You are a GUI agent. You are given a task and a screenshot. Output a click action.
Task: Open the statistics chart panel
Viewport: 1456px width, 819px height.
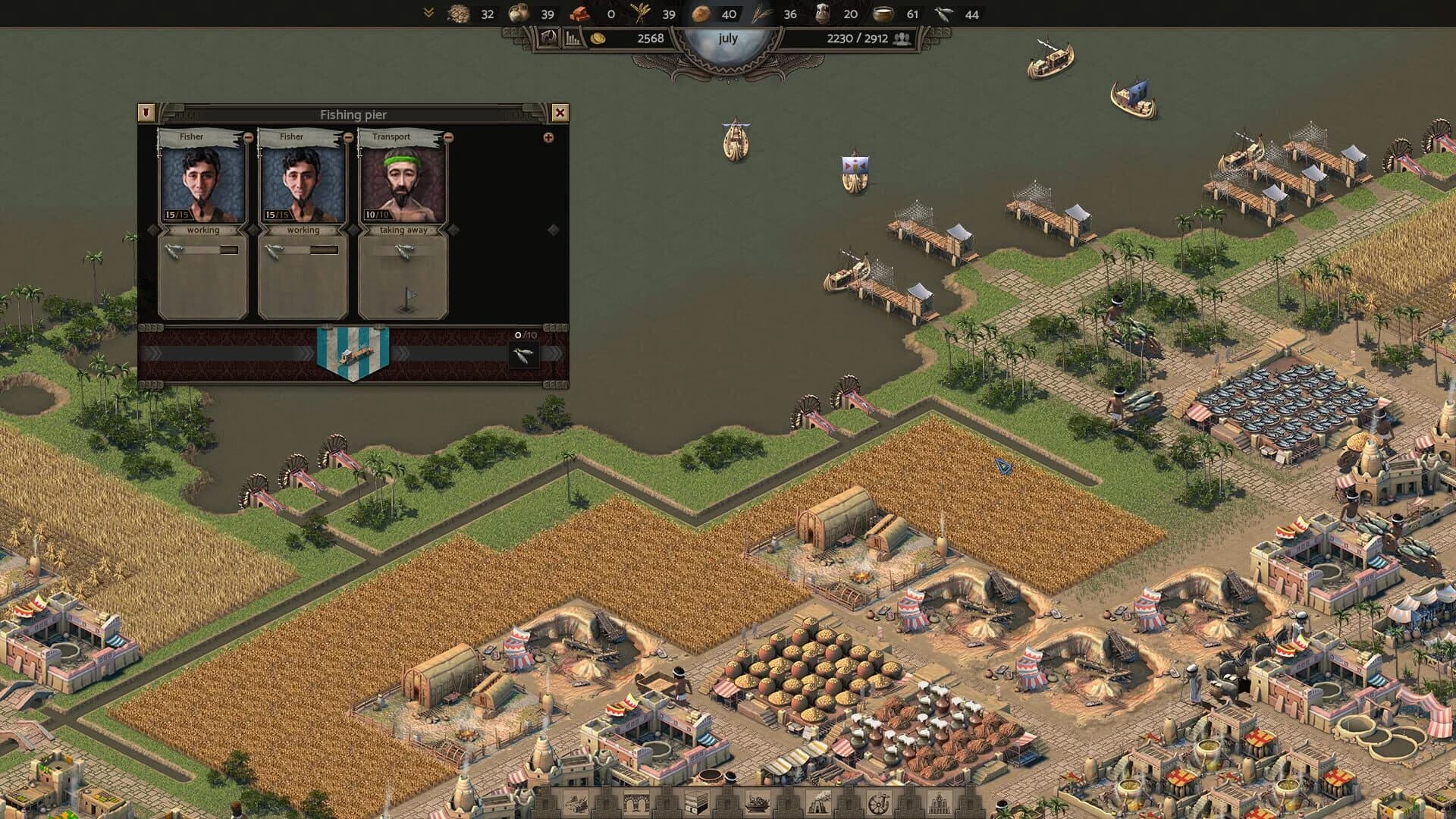click(x=573, y=37)
